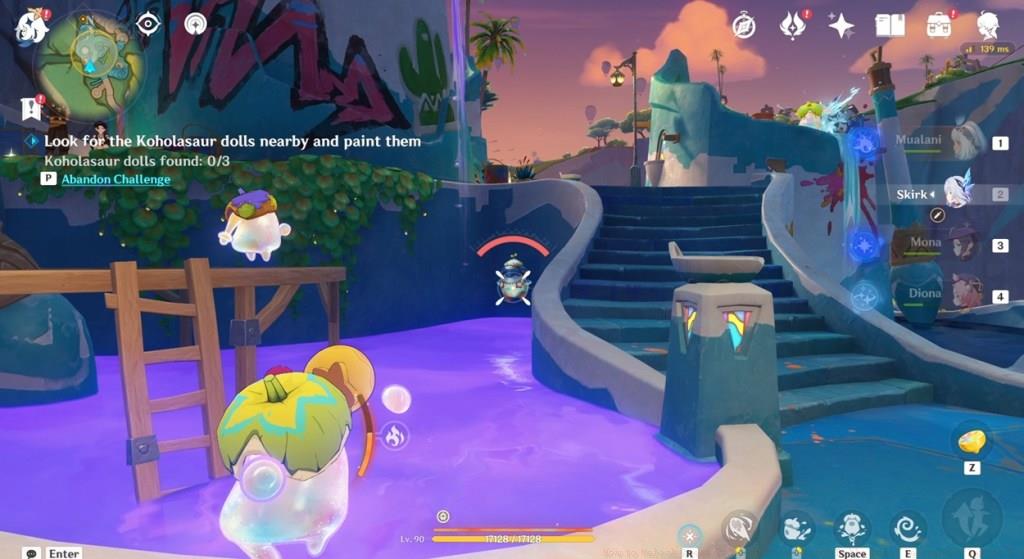The height and width of the screenshot is (559, 1024).
Task: Open the chat box Enter button
Action: 53,552
